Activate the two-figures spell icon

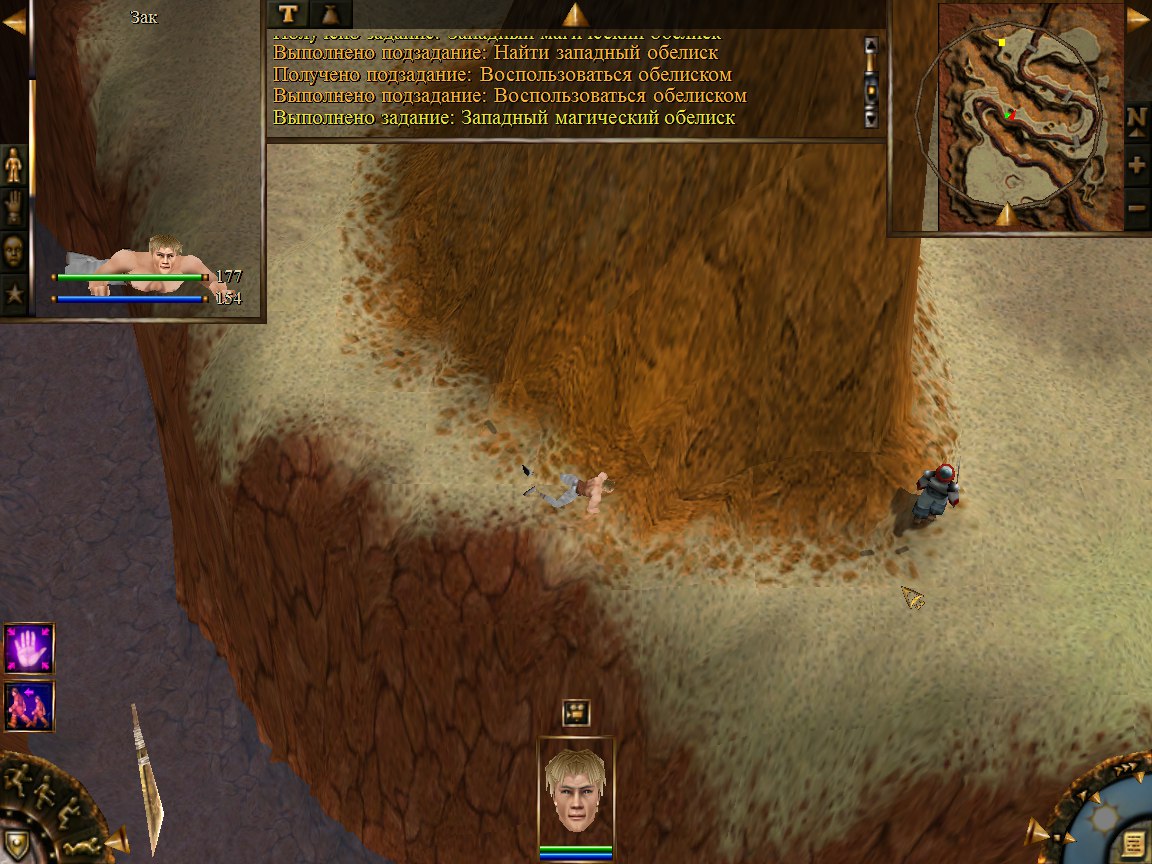(29, 705)
